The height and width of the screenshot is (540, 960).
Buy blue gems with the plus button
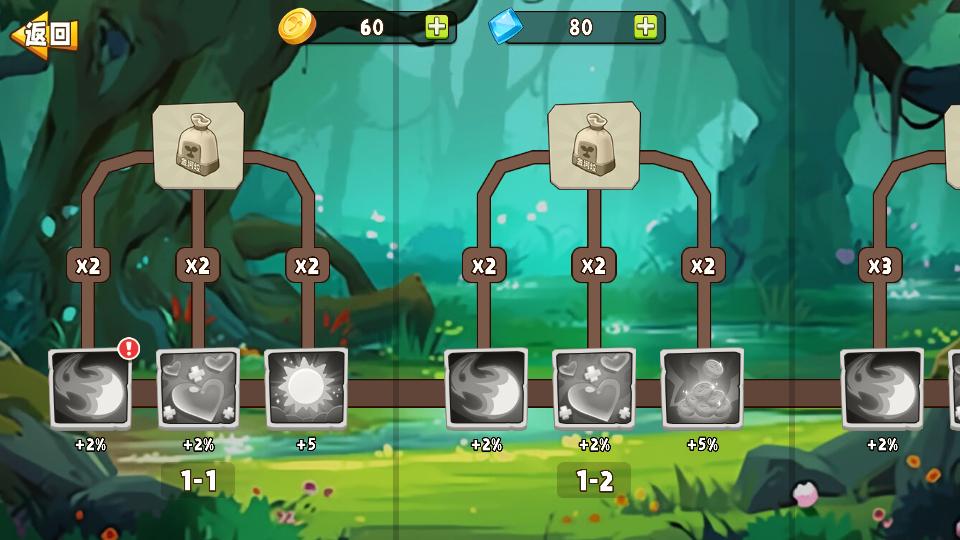point(646,27)
